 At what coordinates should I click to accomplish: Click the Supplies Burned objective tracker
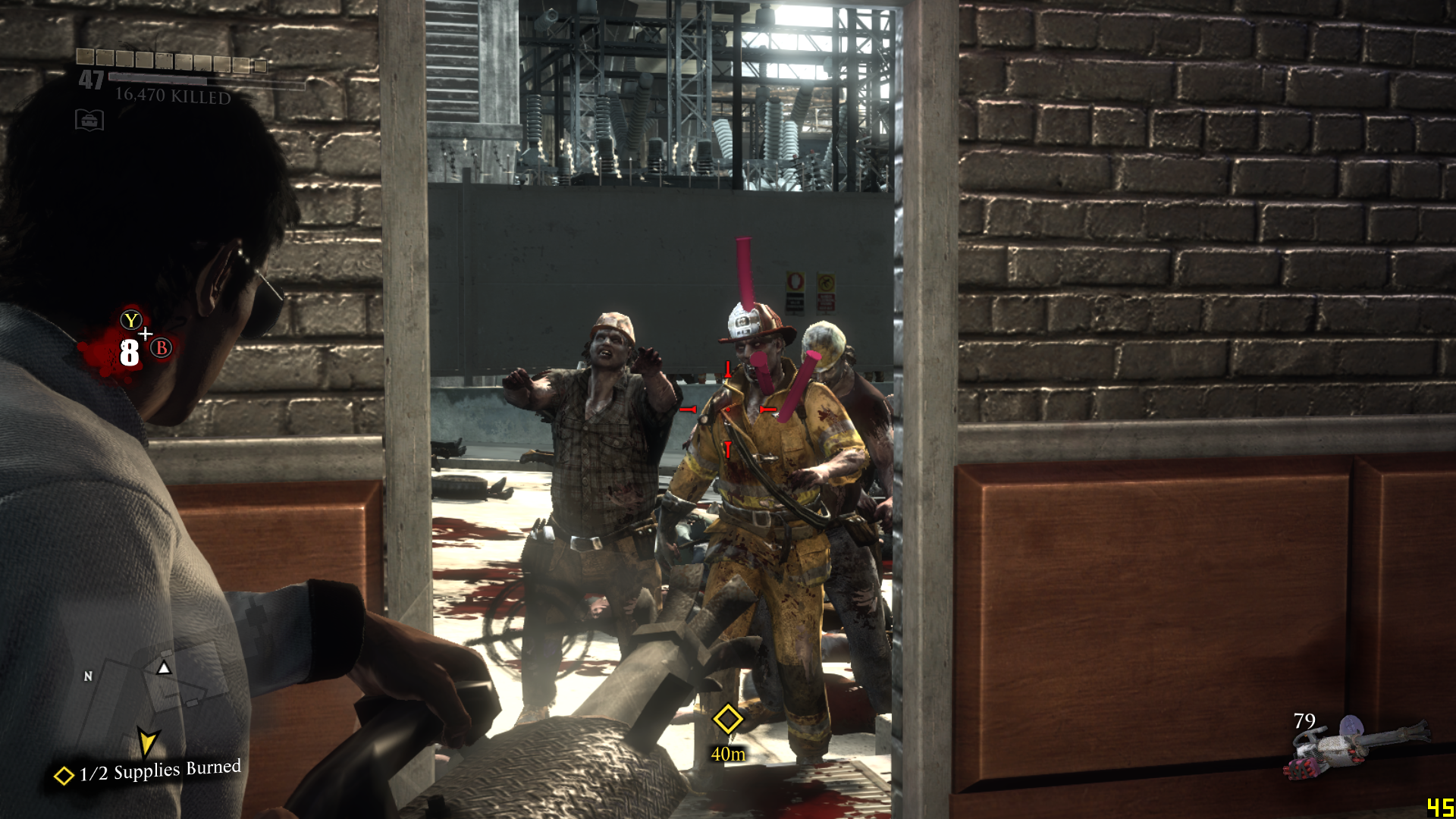coord(149,772)
